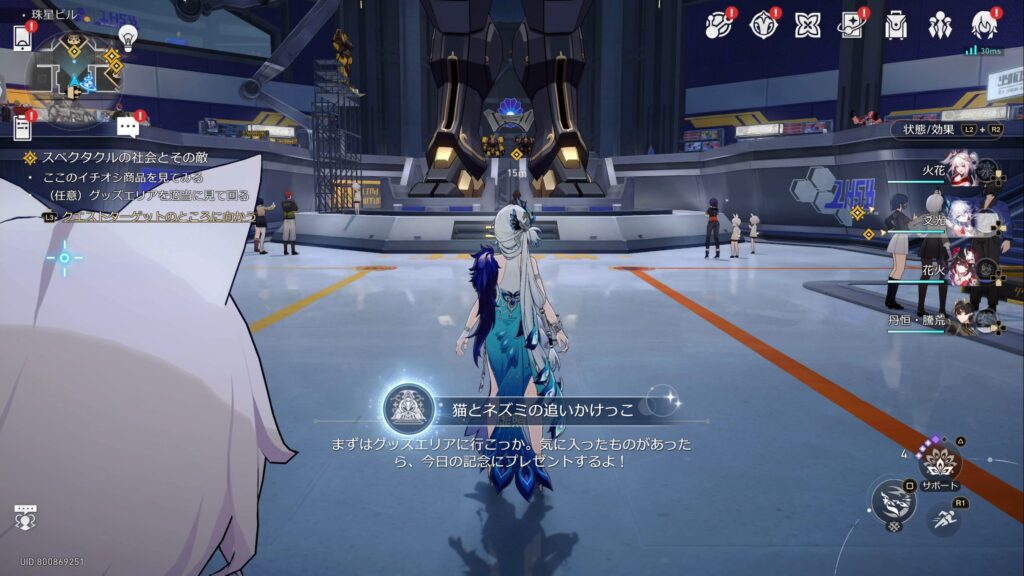Open the mission log clipboard icon
Viewport: 1024px width, 576px height.
(x=23, y=127)
